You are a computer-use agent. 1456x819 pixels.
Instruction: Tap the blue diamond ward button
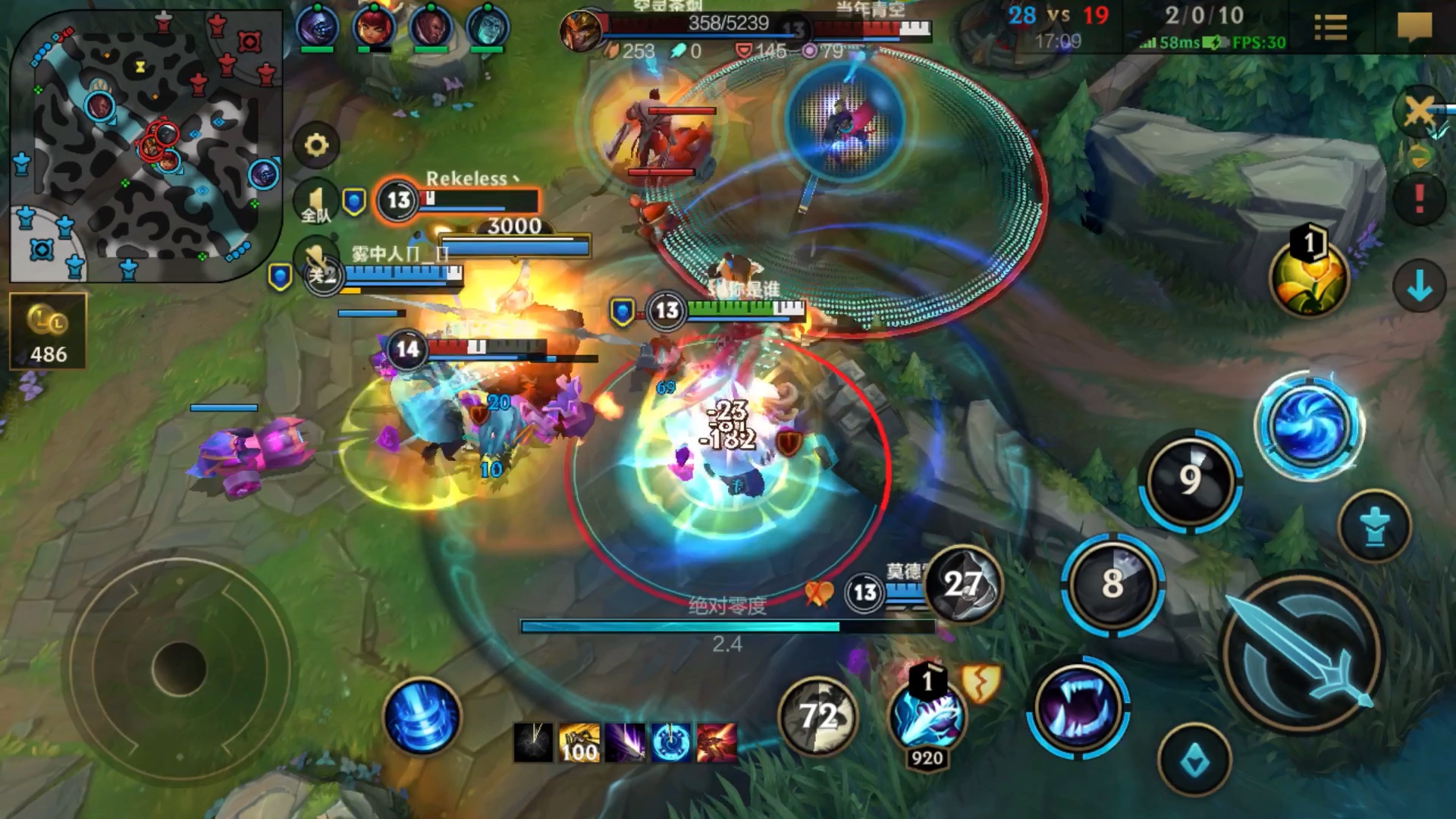[x=1194, y=761]
